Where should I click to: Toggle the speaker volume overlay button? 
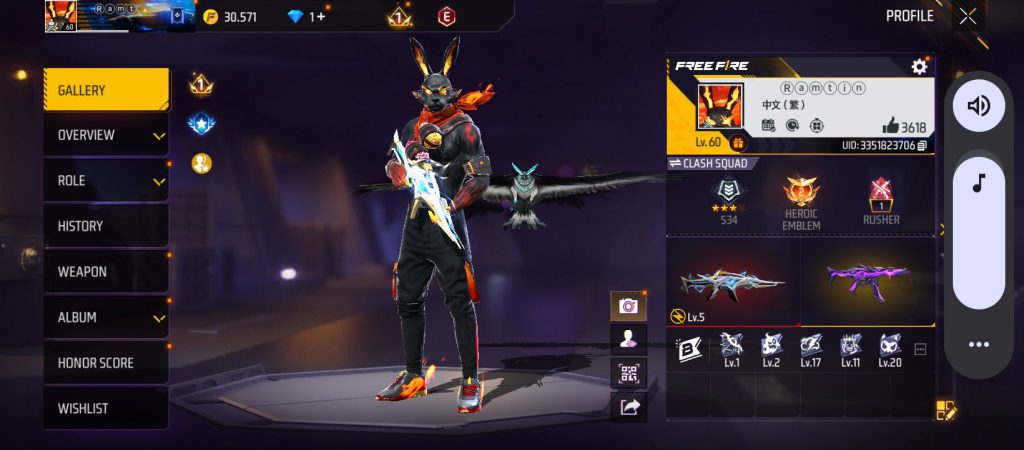(978, 106)
